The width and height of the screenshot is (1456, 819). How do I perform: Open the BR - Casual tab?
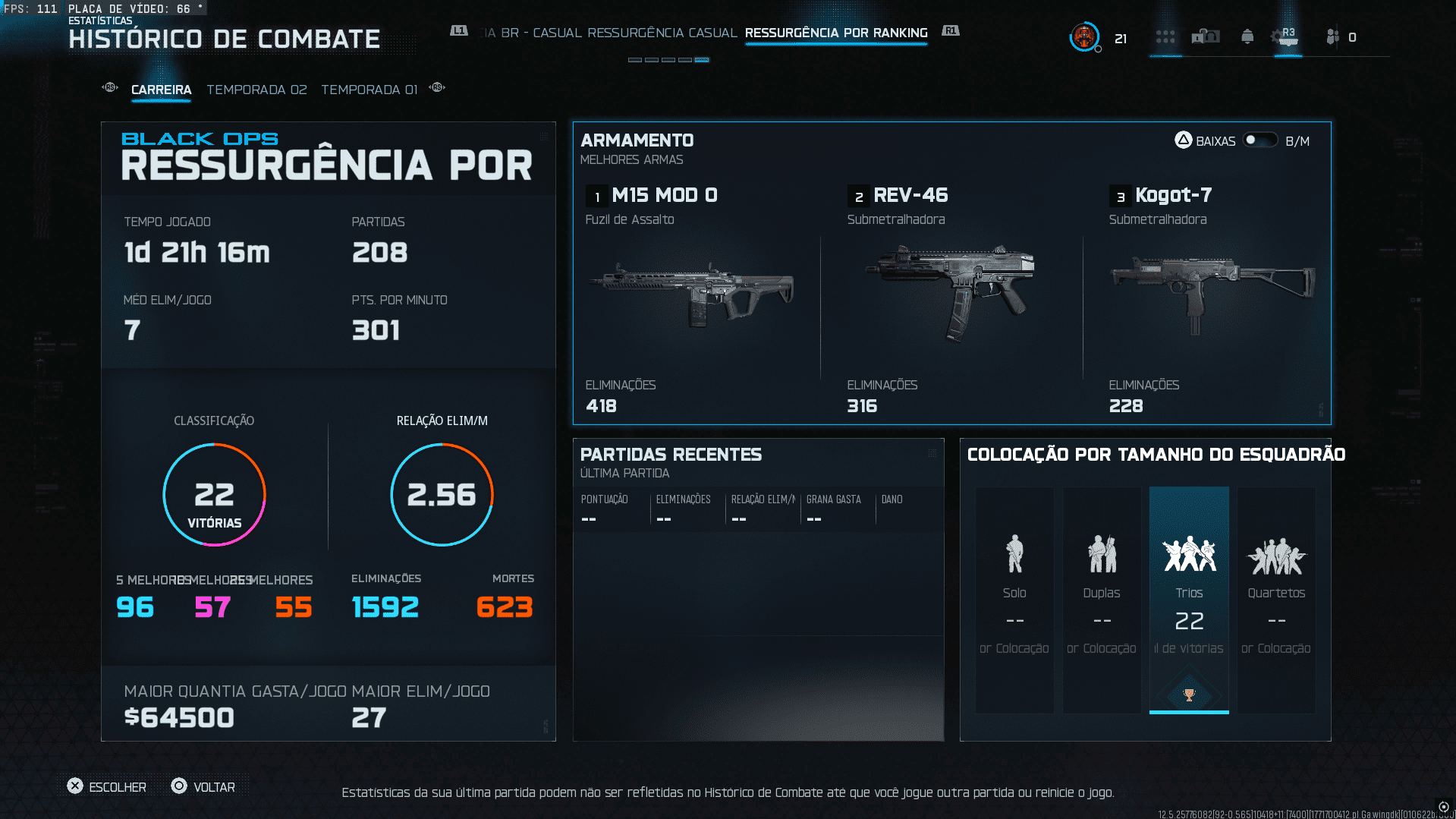click(540, 33)
